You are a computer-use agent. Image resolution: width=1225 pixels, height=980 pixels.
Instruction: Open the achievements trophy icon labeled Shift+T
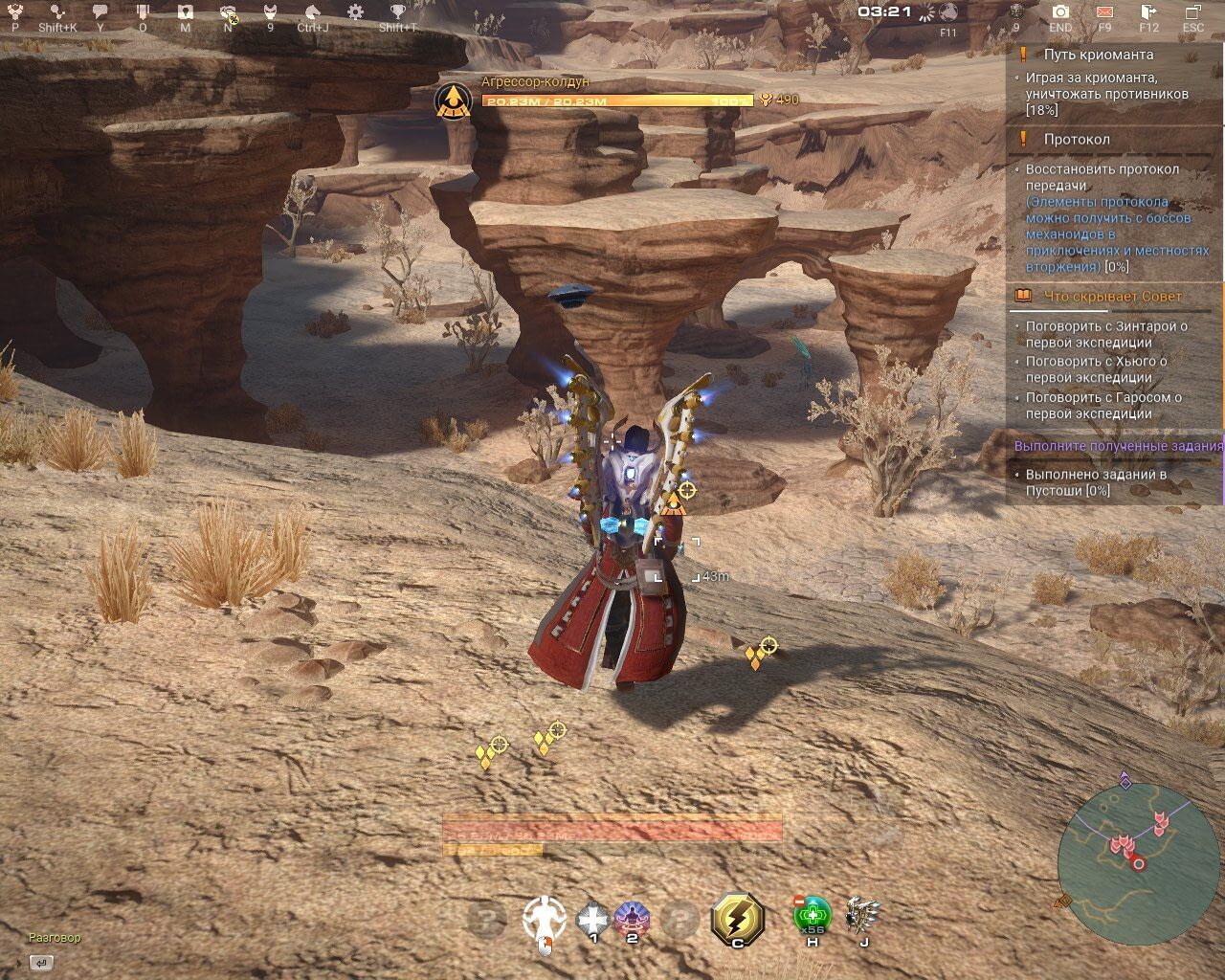click(x=397, y=12)
